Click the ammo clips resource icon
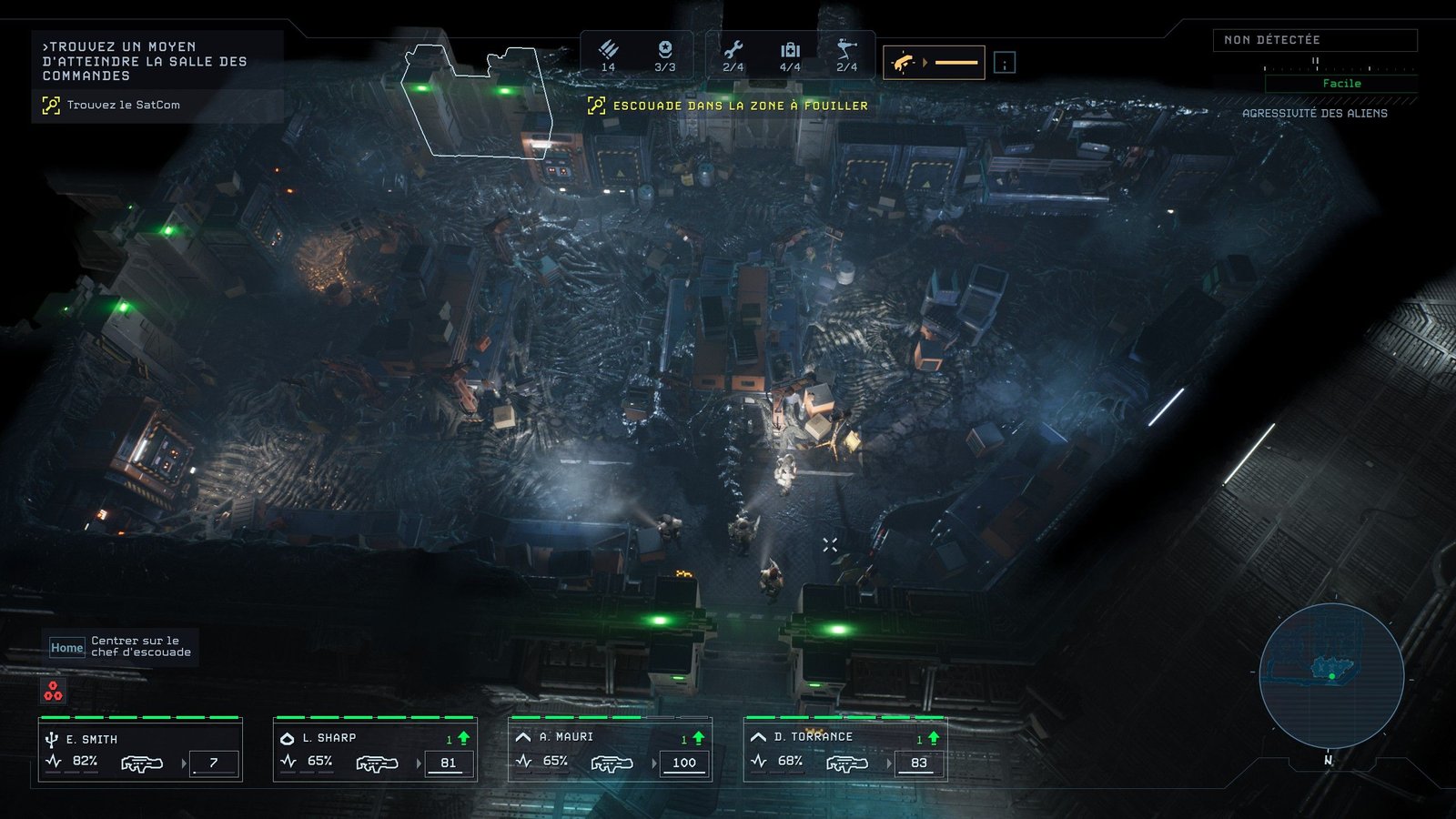This screenshot has width=1456, height=819. click(x=608, y=50)
